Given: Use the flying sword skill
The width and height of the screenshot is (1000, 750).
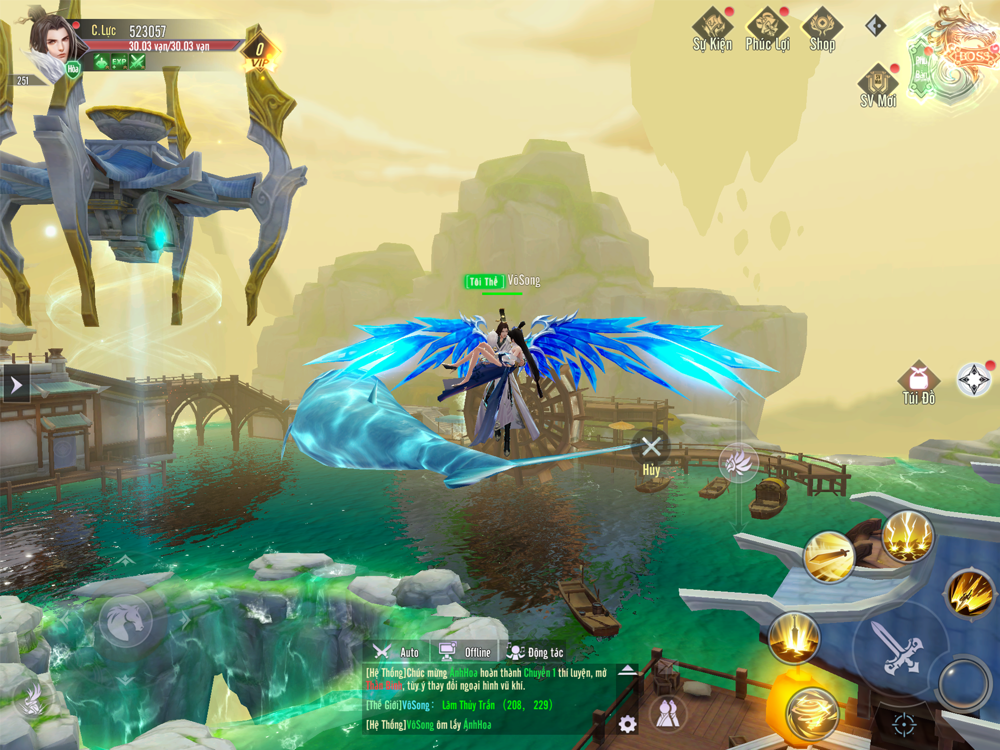Looking at the screenshot, I should [x=829, y=556].
